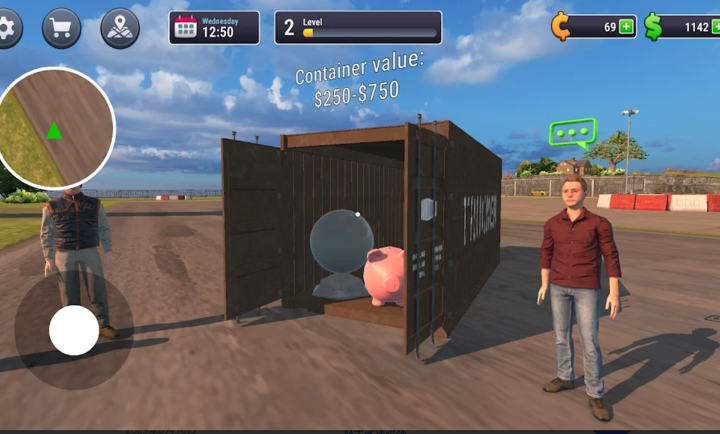This screenshot has height=434, width=720.
Task: Open the settings gear menu
Action: [6, 28]
